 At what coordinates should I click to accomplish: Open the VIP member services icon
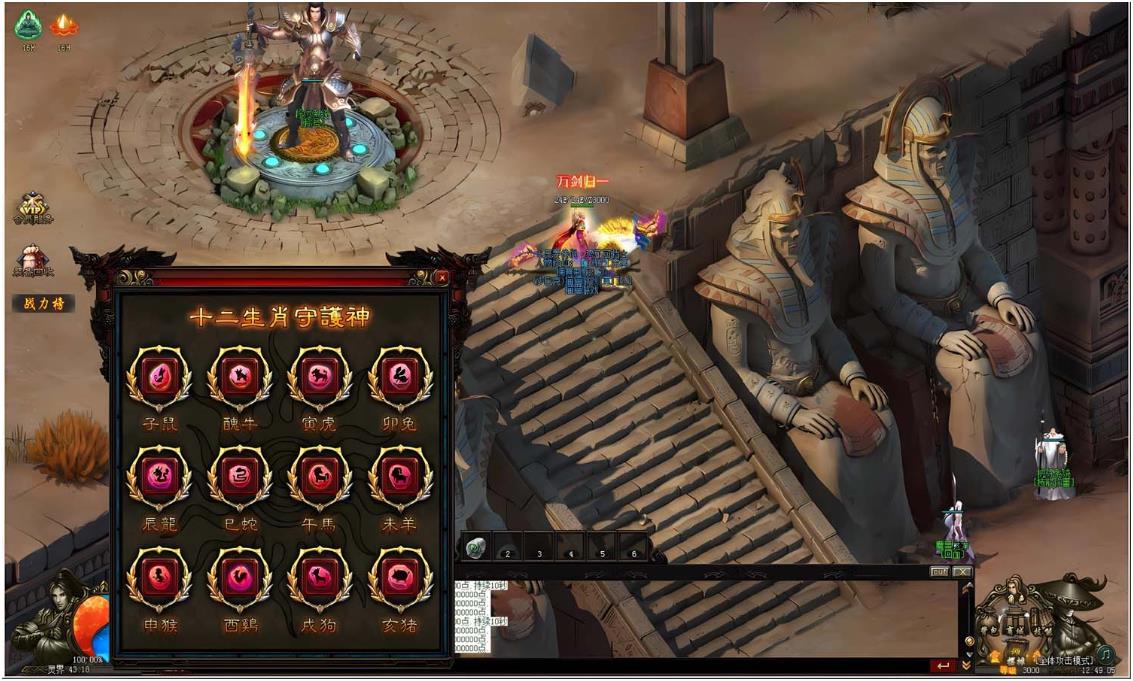[x=33, y=208]
